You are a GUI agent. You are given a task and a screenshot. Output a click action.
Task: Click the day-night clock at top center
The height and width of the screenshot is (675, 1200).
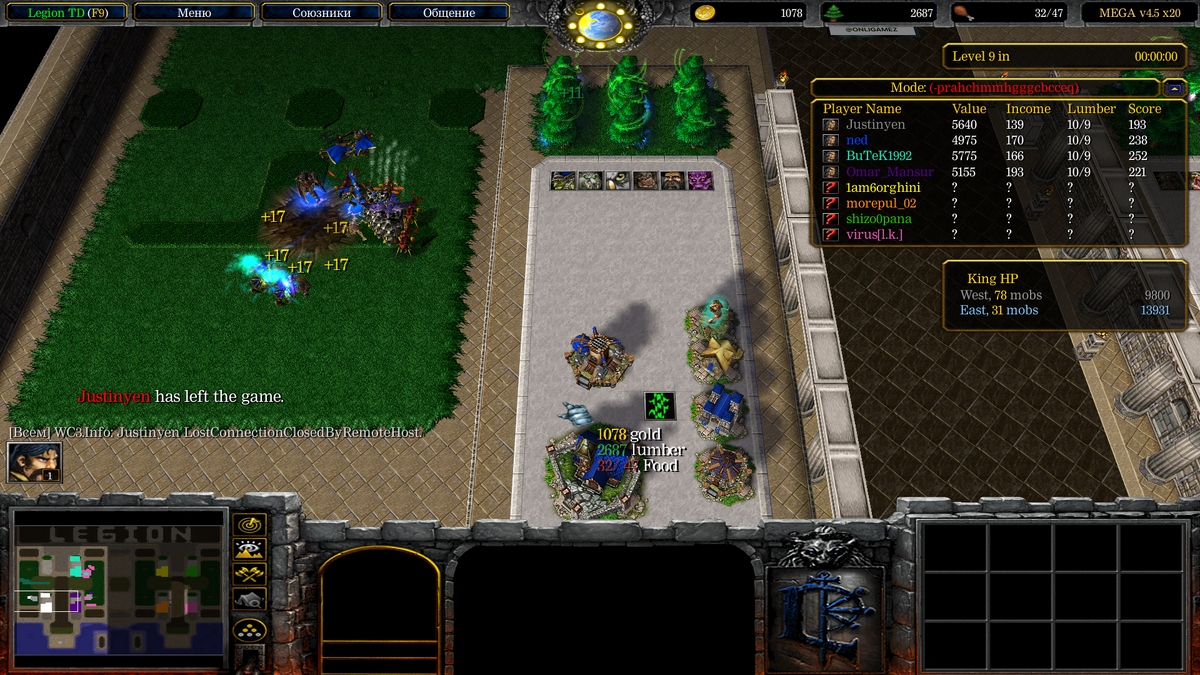click(600, 24)
